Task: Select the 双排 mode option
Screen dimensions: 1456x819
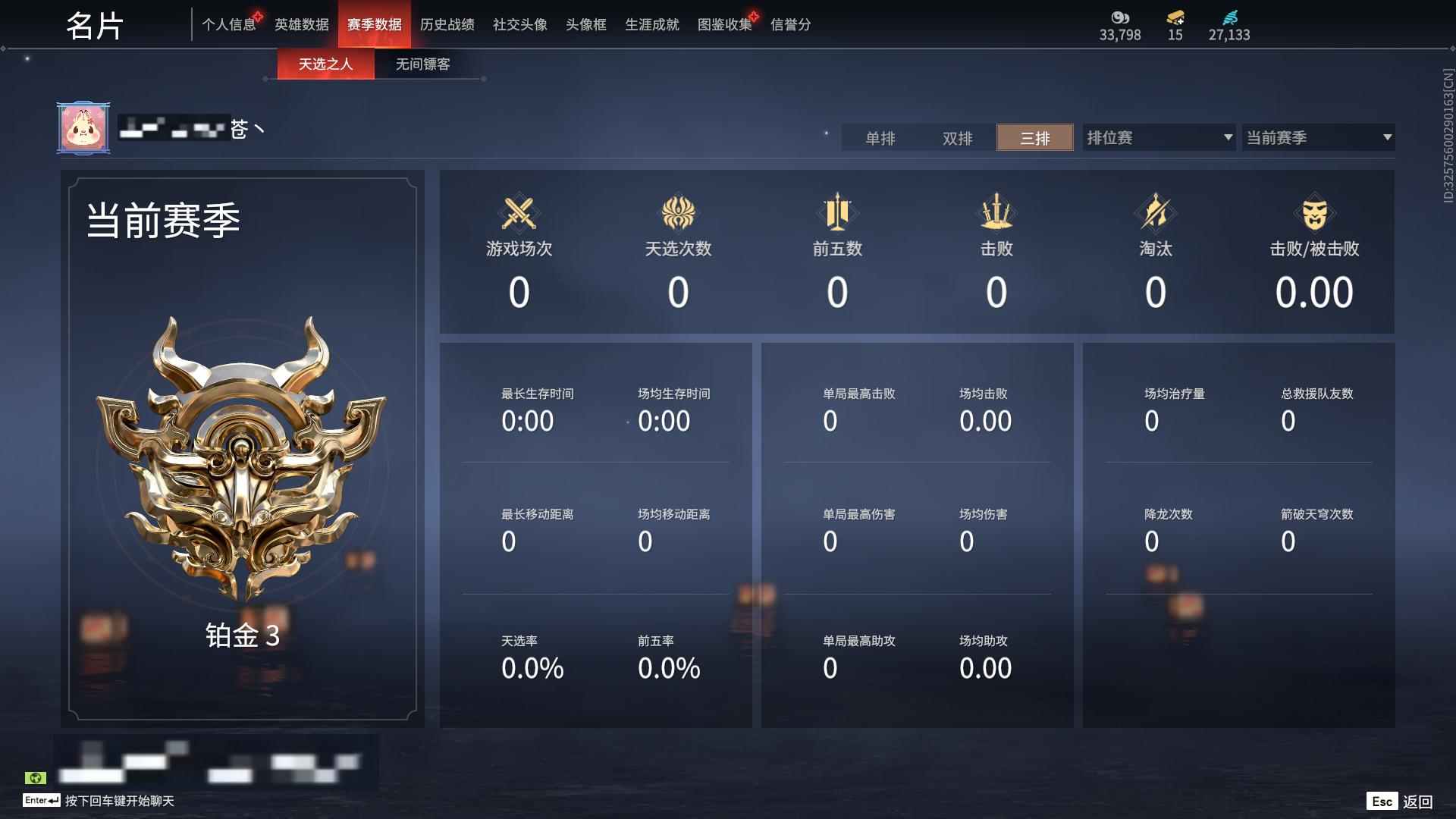Action: 957,138
